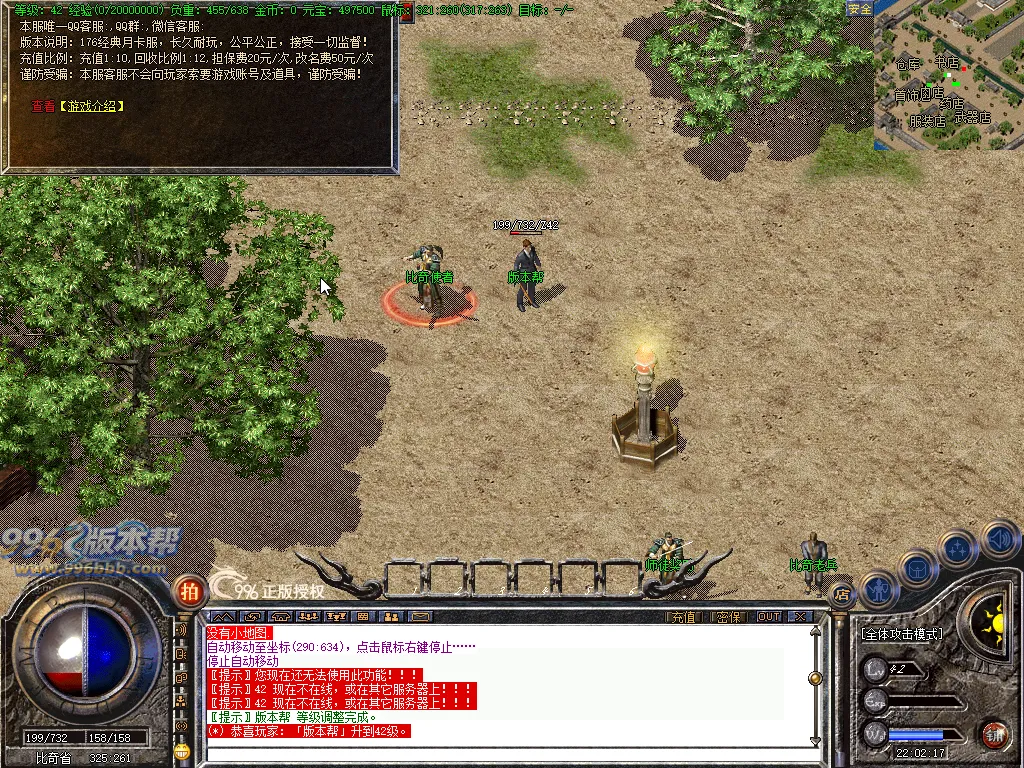Screen dimensions: 1024x768
Task: Switch the 全体攻击模式 attack mode label
Action: (x=901, y=634)
